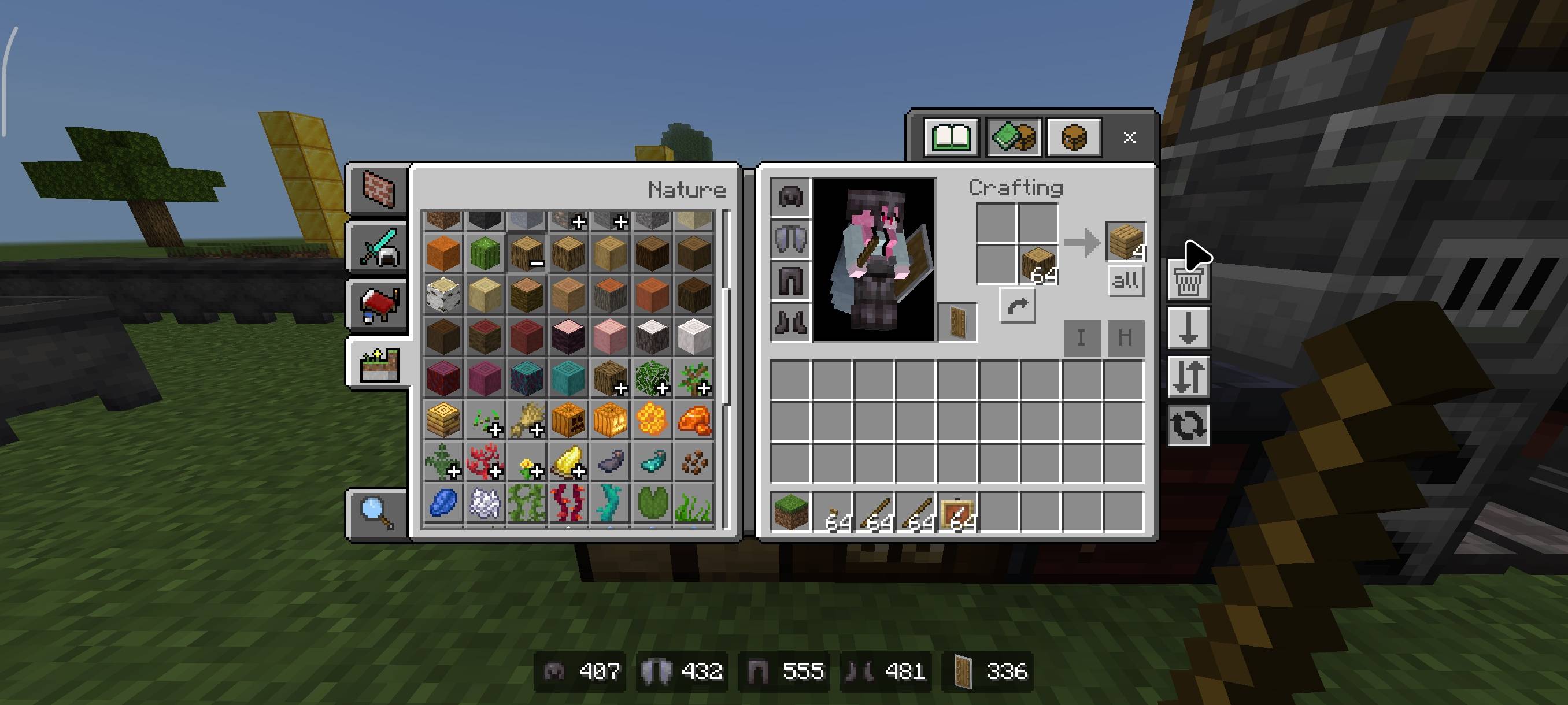Toggle the I sorting button

pyautogui.click(x=1081, y=338)
